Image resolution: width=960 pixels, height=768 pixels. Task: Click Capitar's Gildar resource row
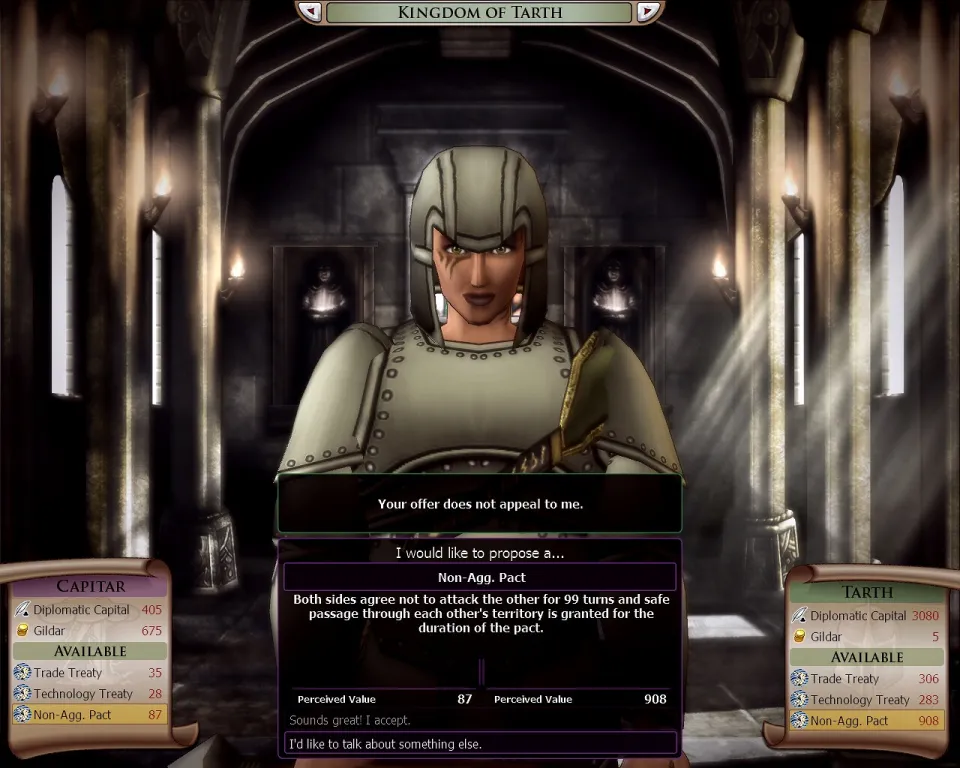pos(88,630)
